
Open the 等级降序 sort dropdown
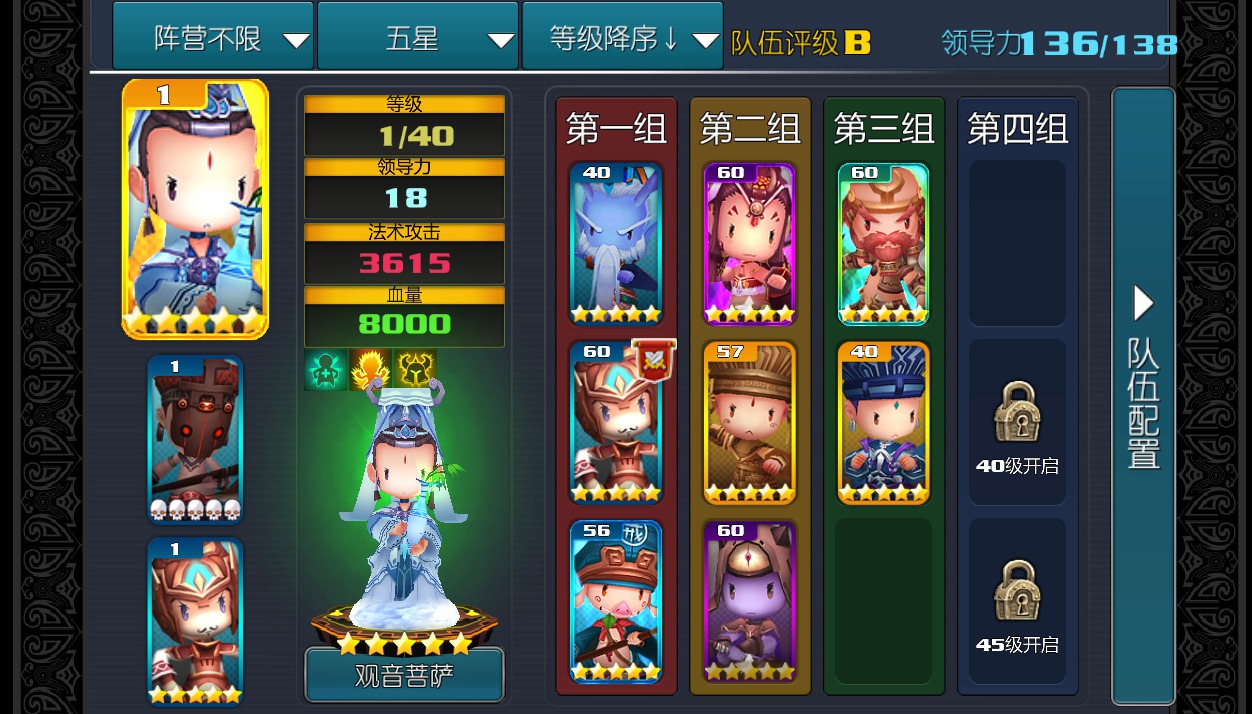(x=622, y=38)
